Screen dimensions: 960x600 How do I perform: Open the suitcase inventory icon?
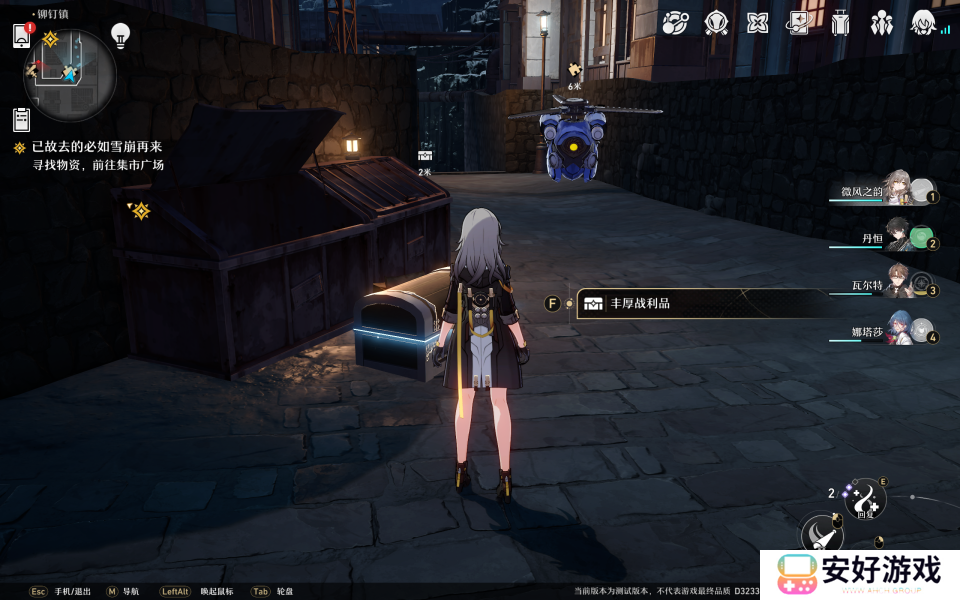click(840, 22)
